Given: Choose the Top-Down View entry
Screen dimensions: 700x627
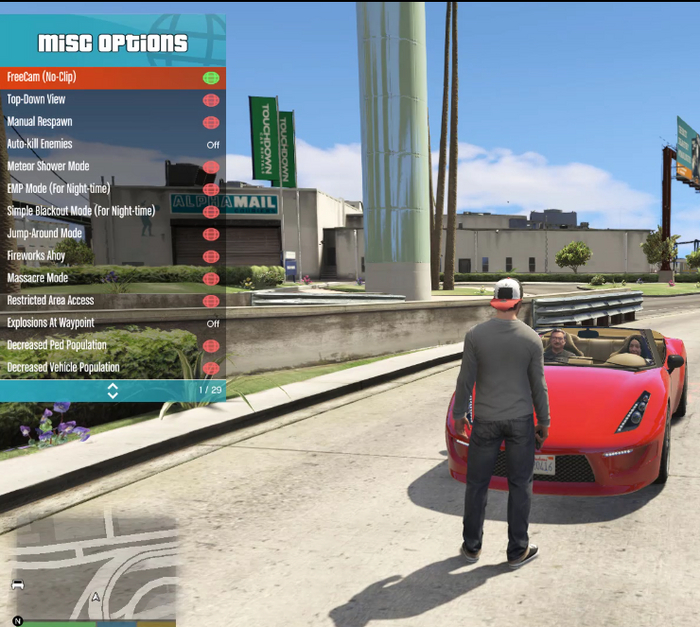Looking at the screenshot, I should click(x=112, y=100).
